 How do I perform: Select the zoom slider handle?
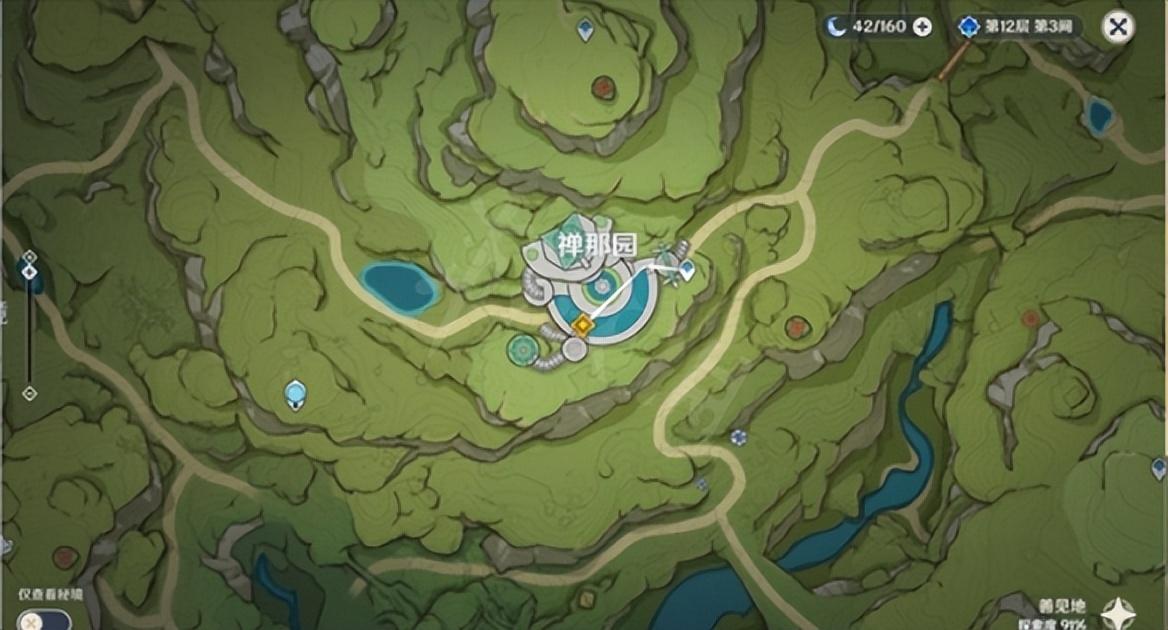(29, 272)
